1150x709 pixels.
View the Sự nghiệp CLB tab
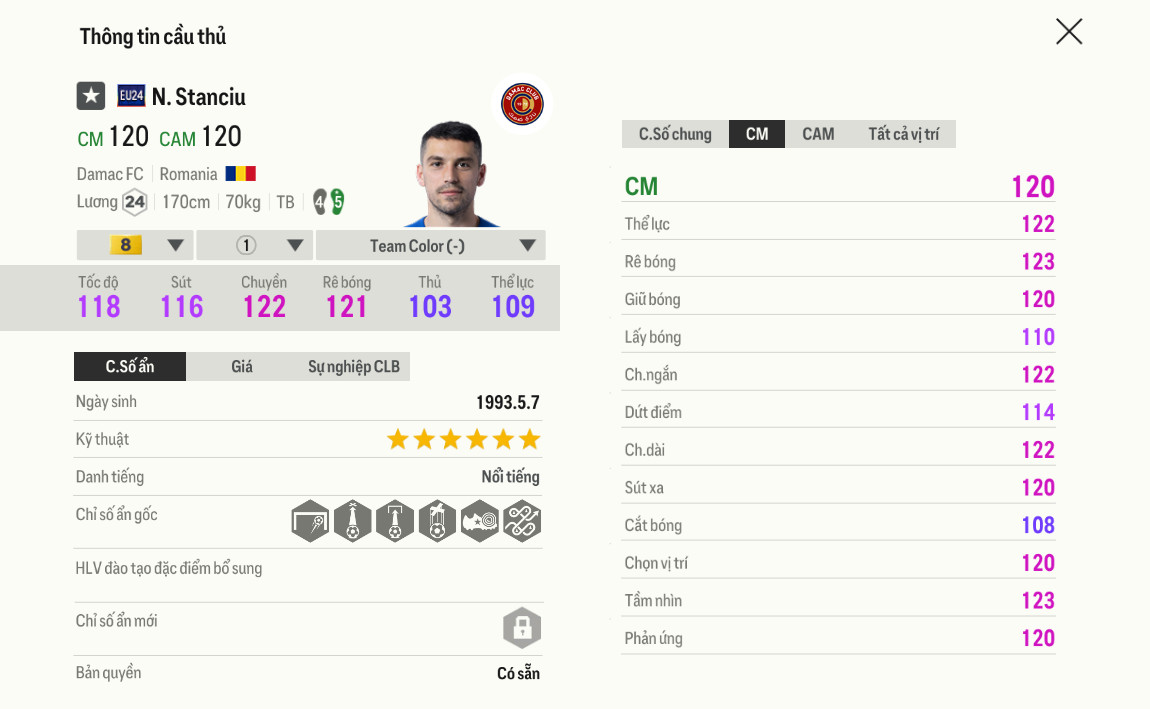[x=353, y=367]
